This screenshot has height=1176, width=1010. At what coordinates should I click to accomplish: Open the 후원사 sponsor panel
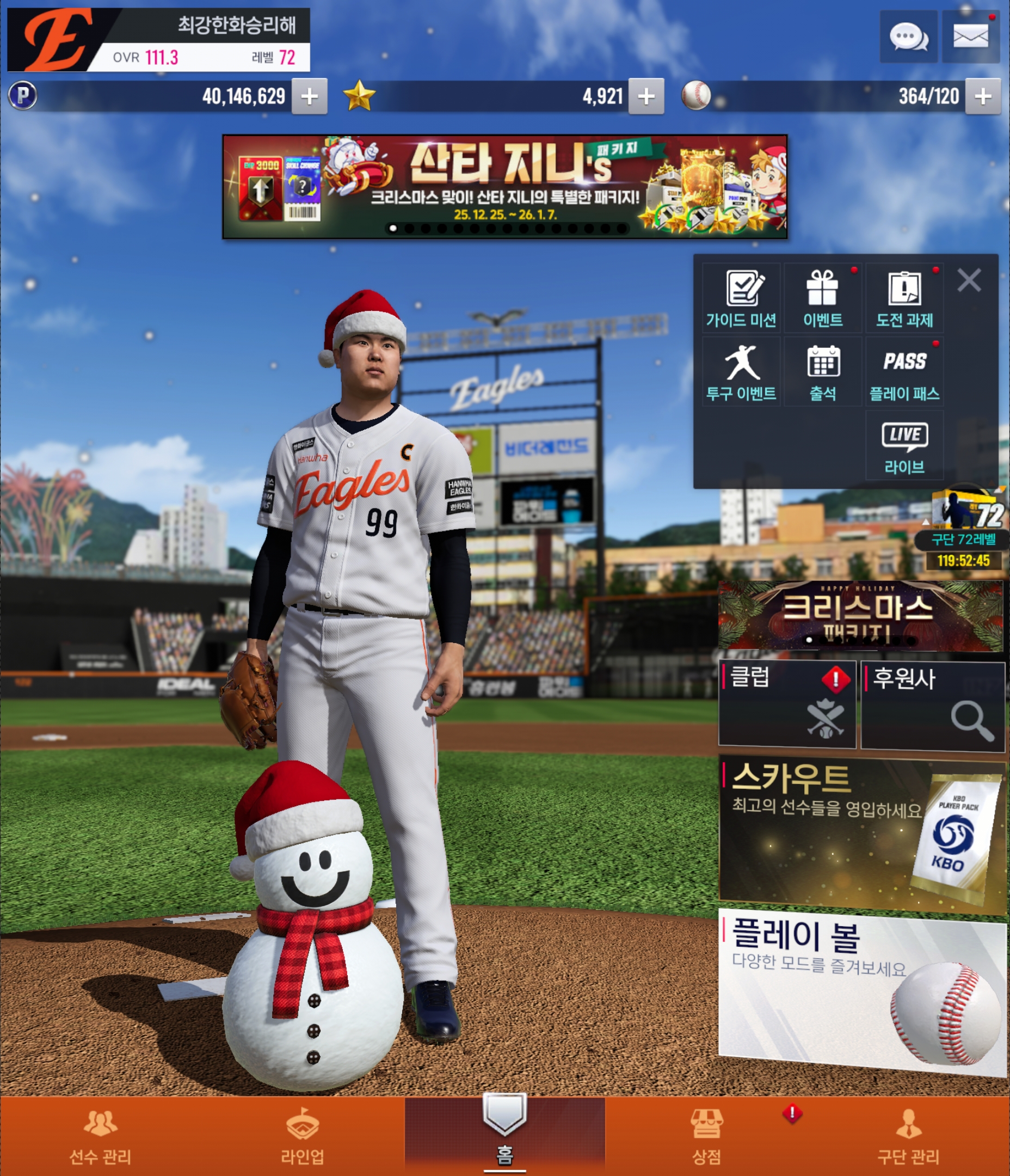pyautogui.click(x=932, y=706)
